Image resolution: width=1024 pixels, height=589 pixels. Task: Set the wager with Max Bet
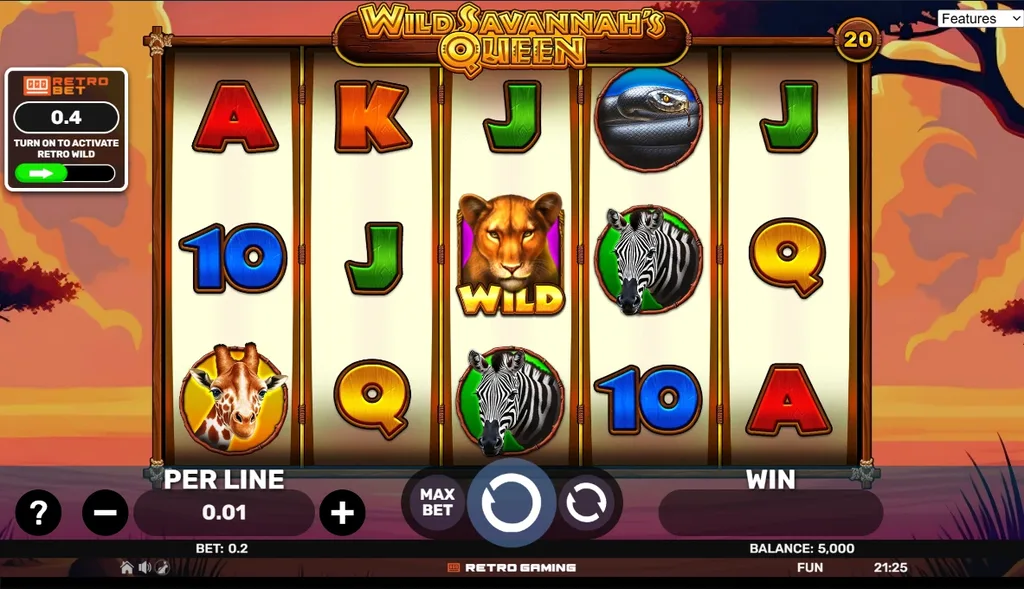tap(437, 503)
